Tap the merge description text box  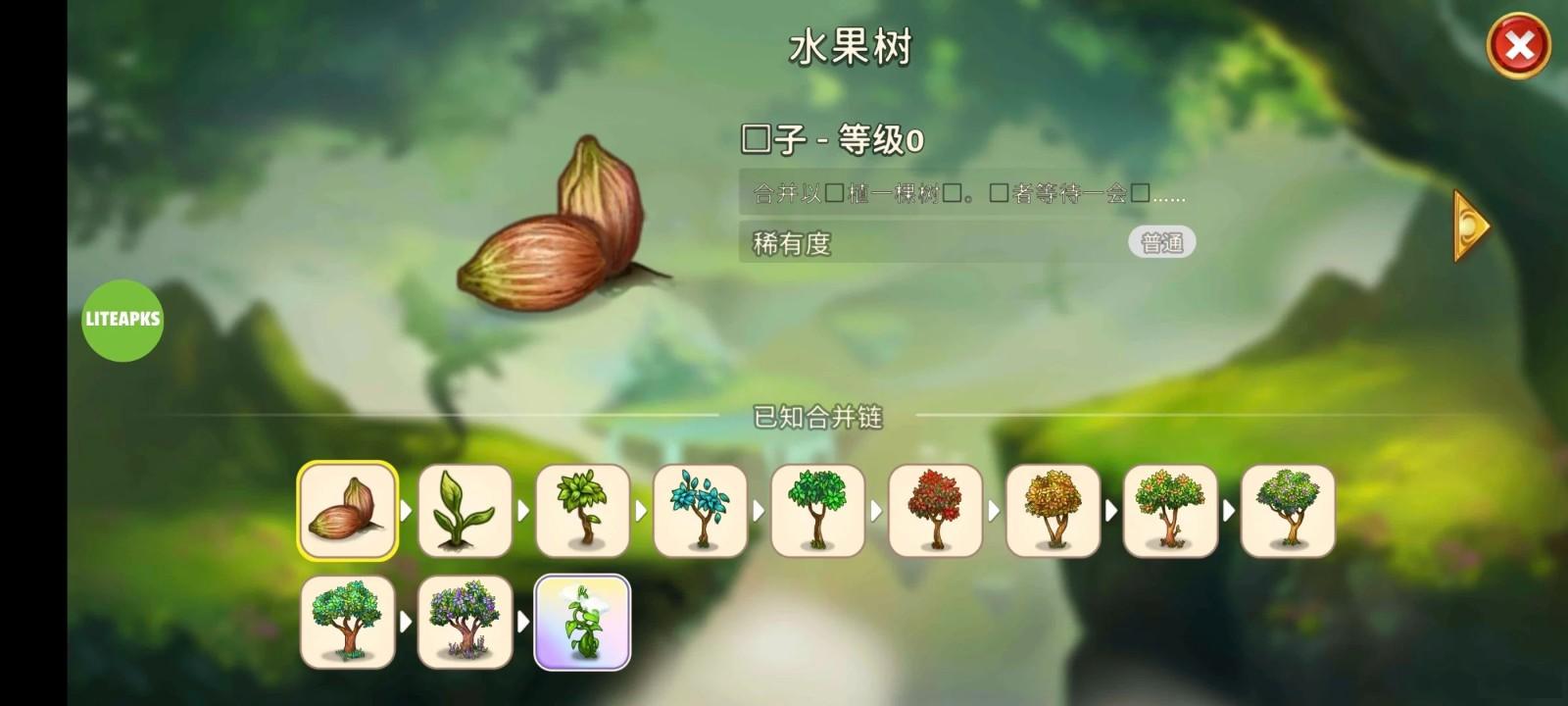click(x=965, y=193)
